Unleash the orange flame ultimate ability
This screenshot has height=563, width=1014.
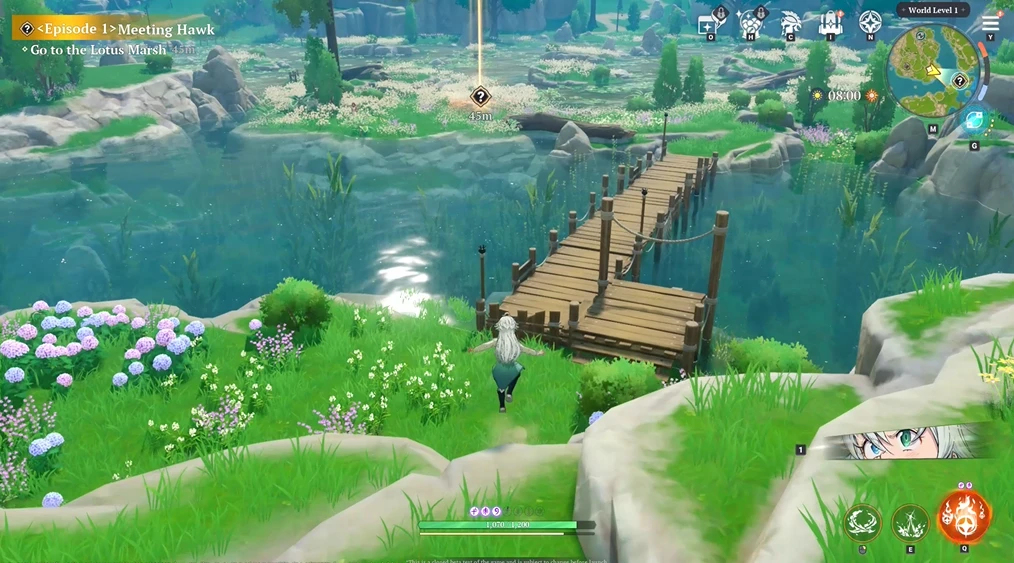click(964, 516)
